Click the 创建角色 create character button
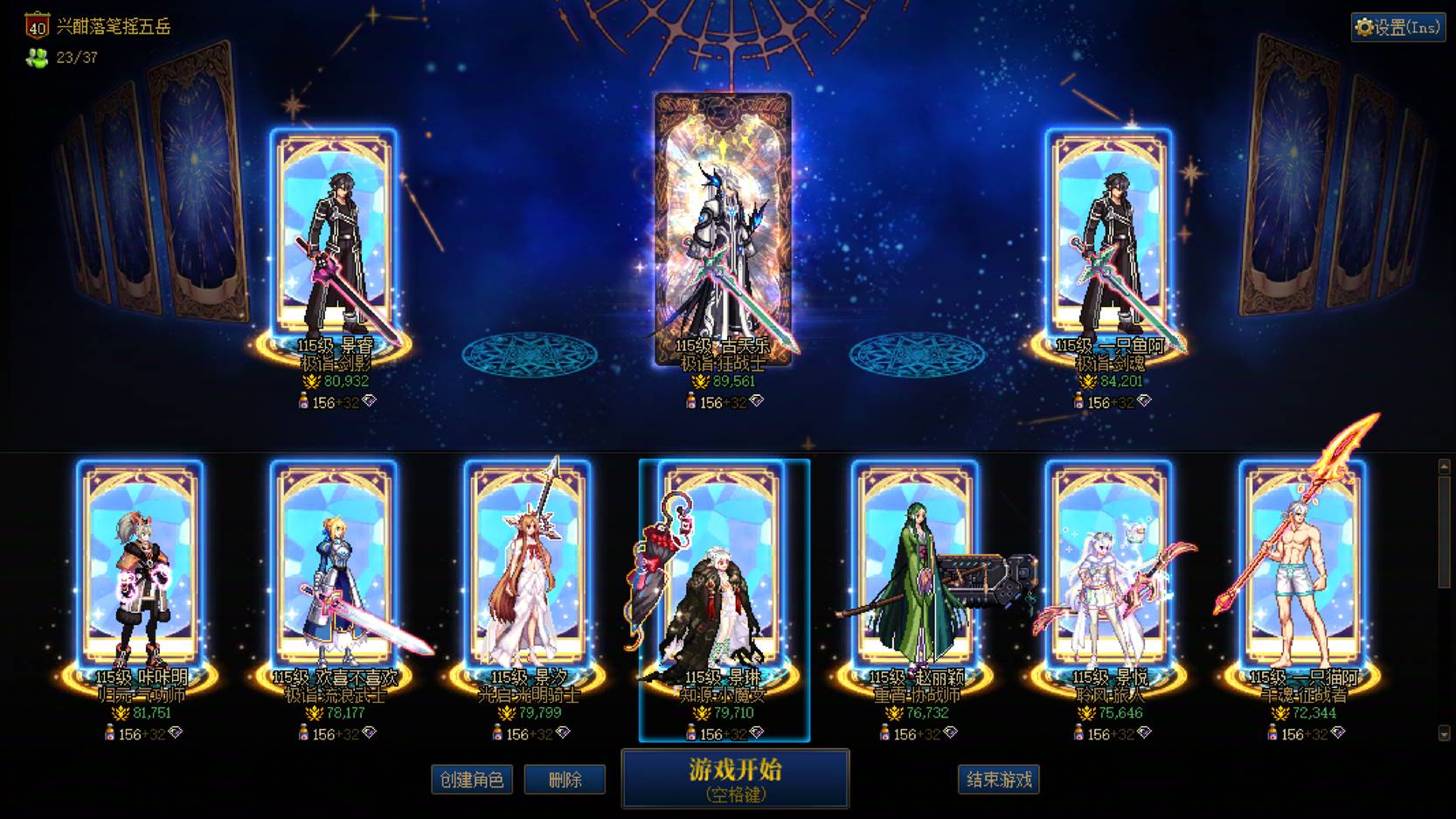Viewport: 1456px width, 819px height. (472, 779)
